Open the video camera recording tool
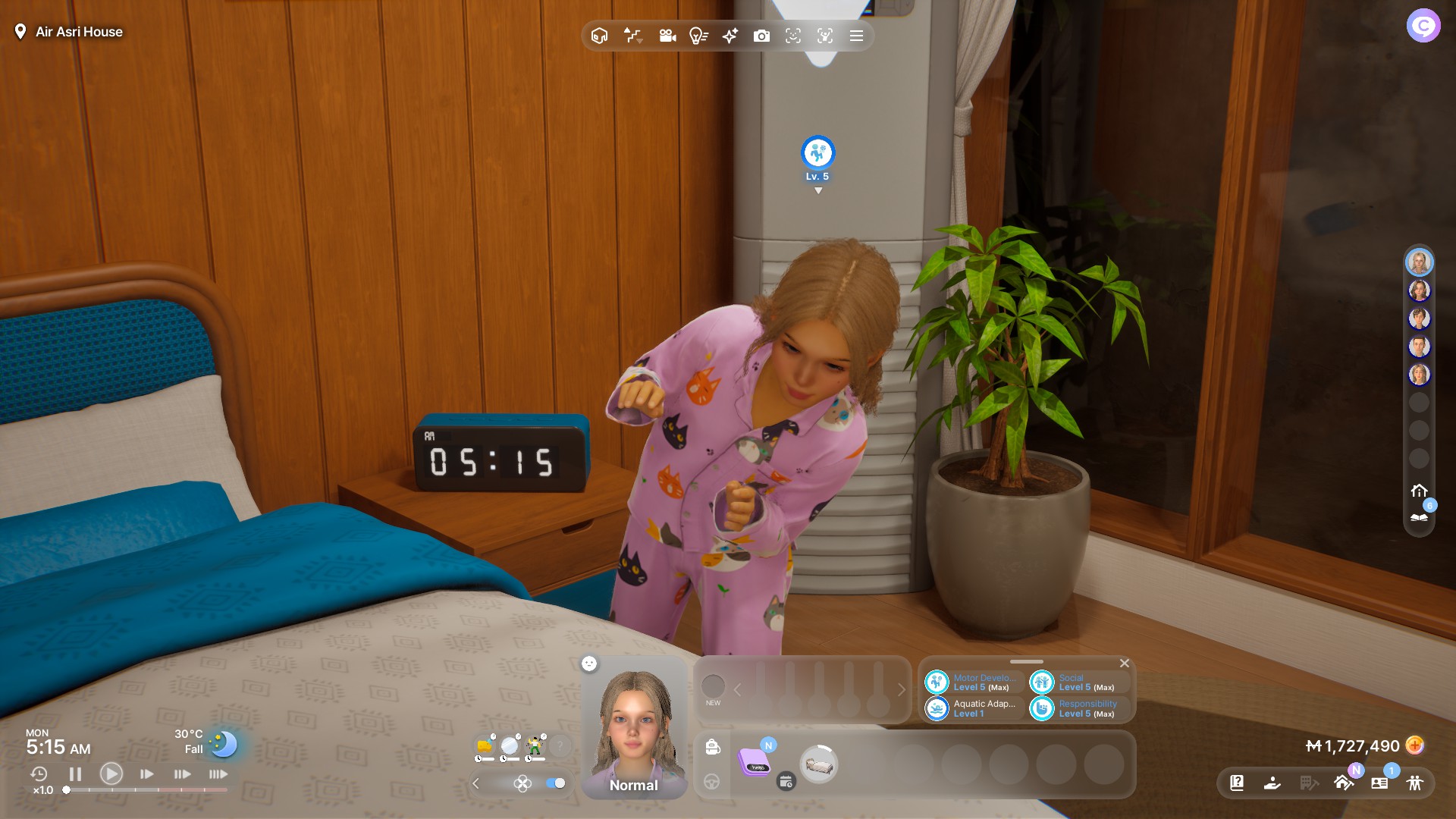This screenshot has width=1456, height=819. click(x=667, y=36)
